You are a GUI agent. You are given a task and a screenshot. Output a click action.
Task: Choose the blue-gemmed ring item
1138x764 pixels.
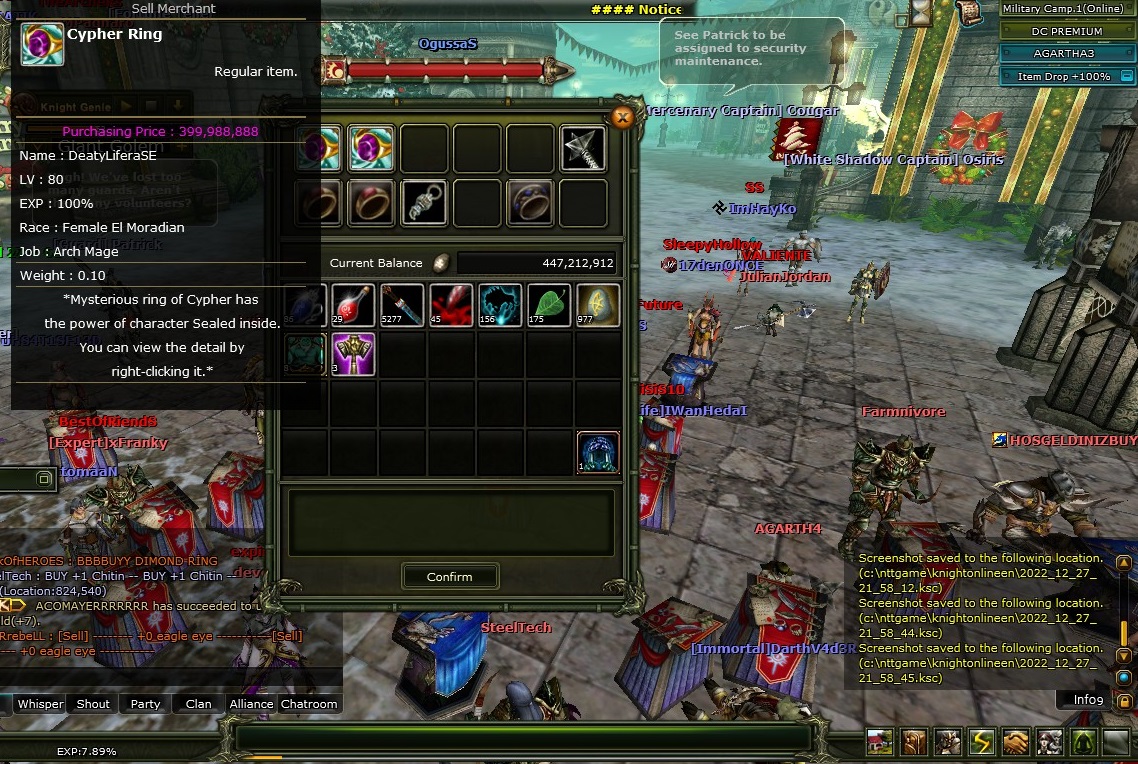529,202
